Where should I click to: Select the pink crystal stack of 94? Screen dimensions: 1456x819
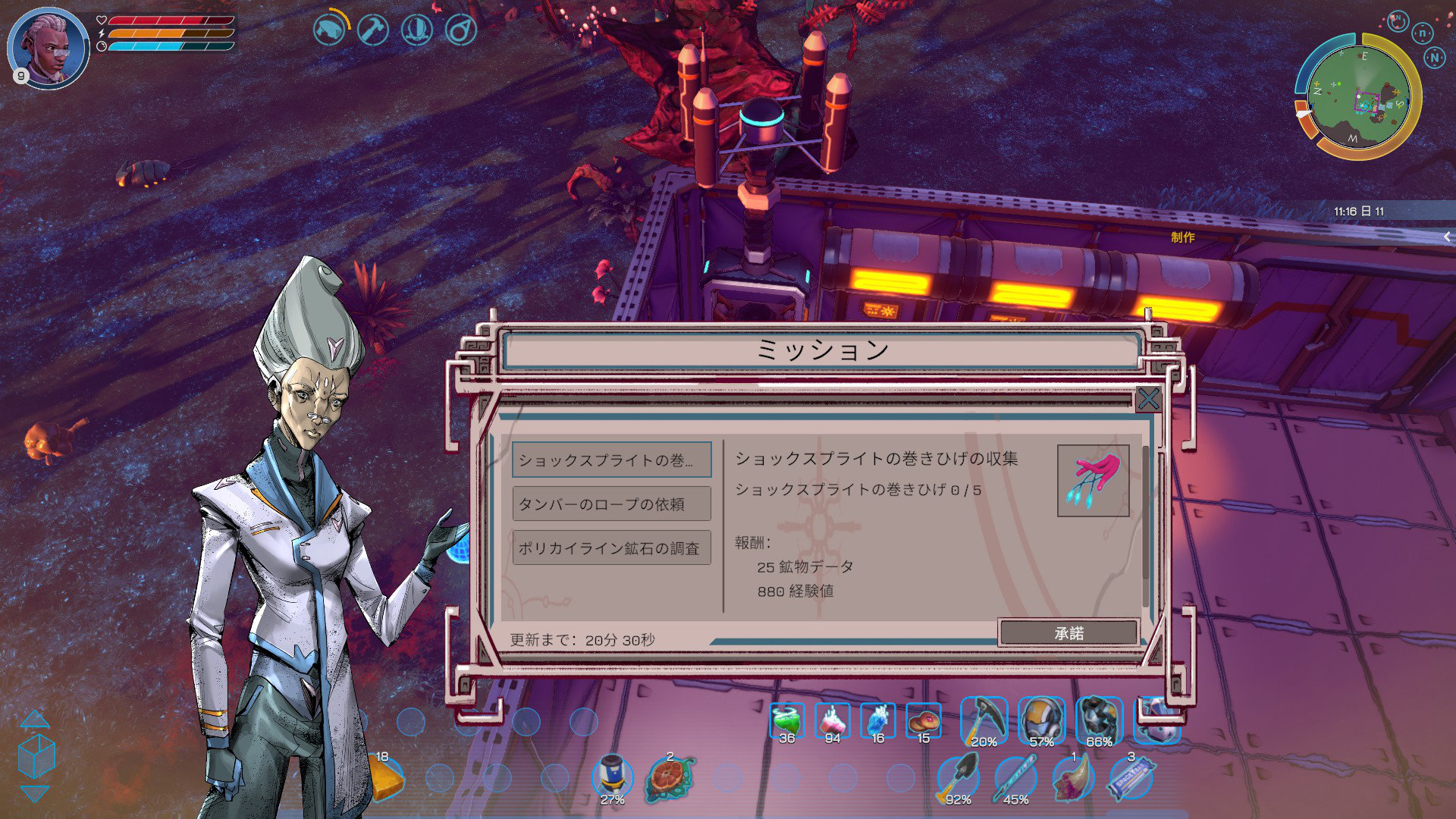point(833,721)
